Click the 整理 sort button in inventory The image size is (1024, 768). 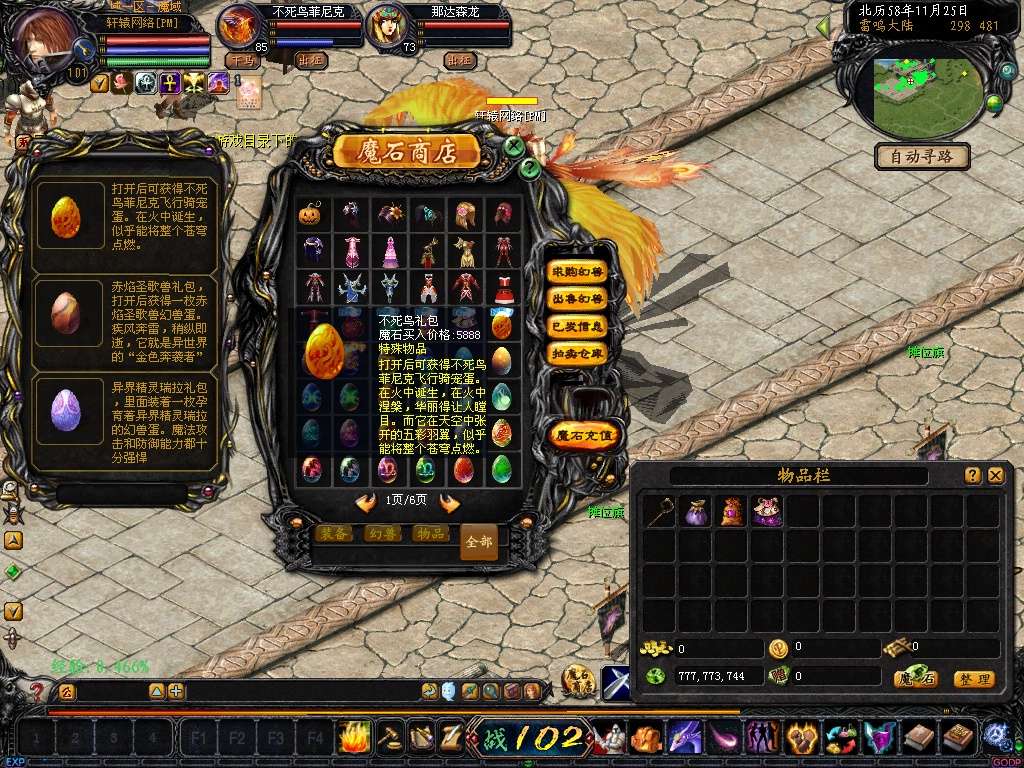[973, 679]
